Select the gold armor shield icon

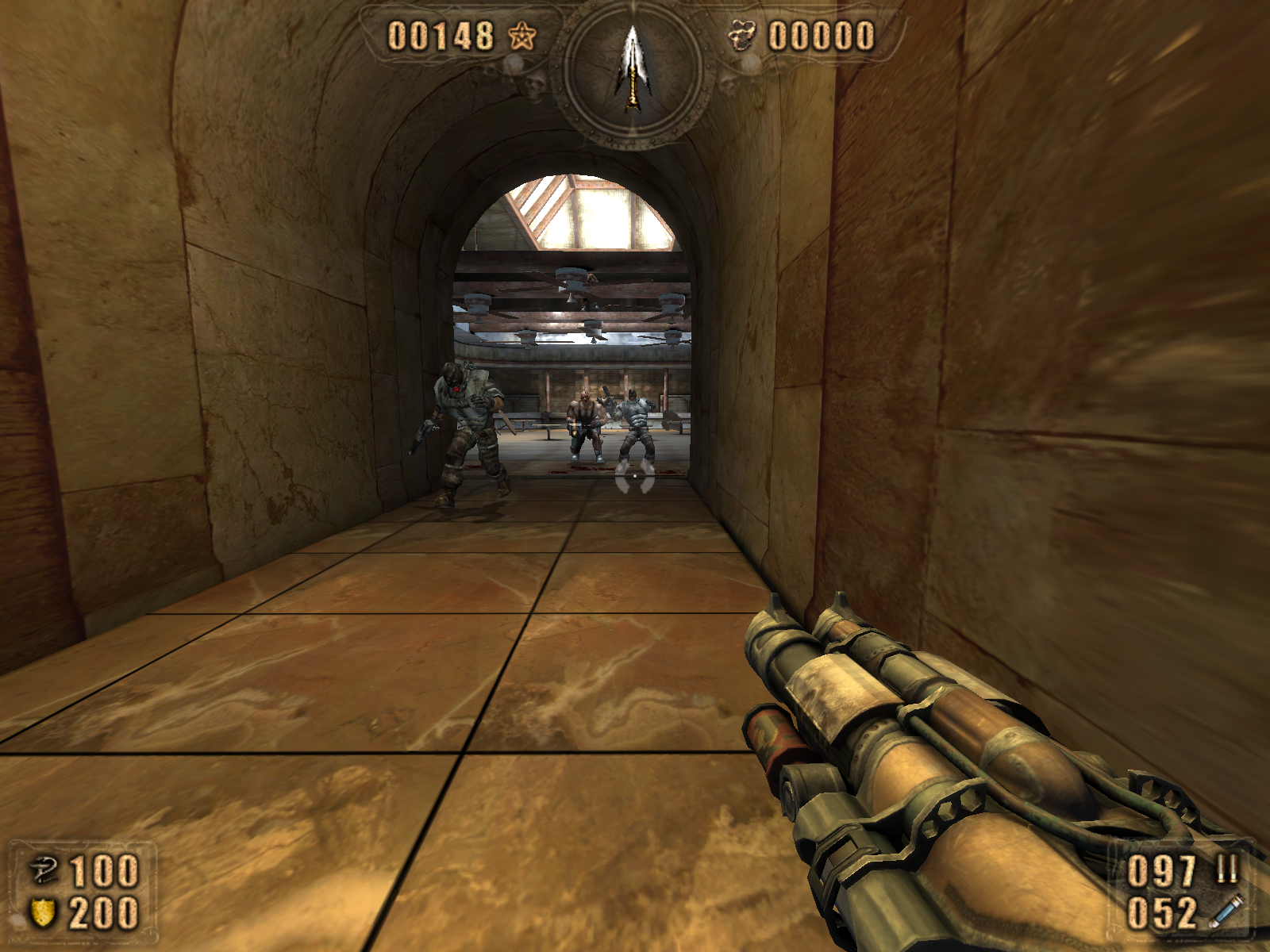pos(43,912)
